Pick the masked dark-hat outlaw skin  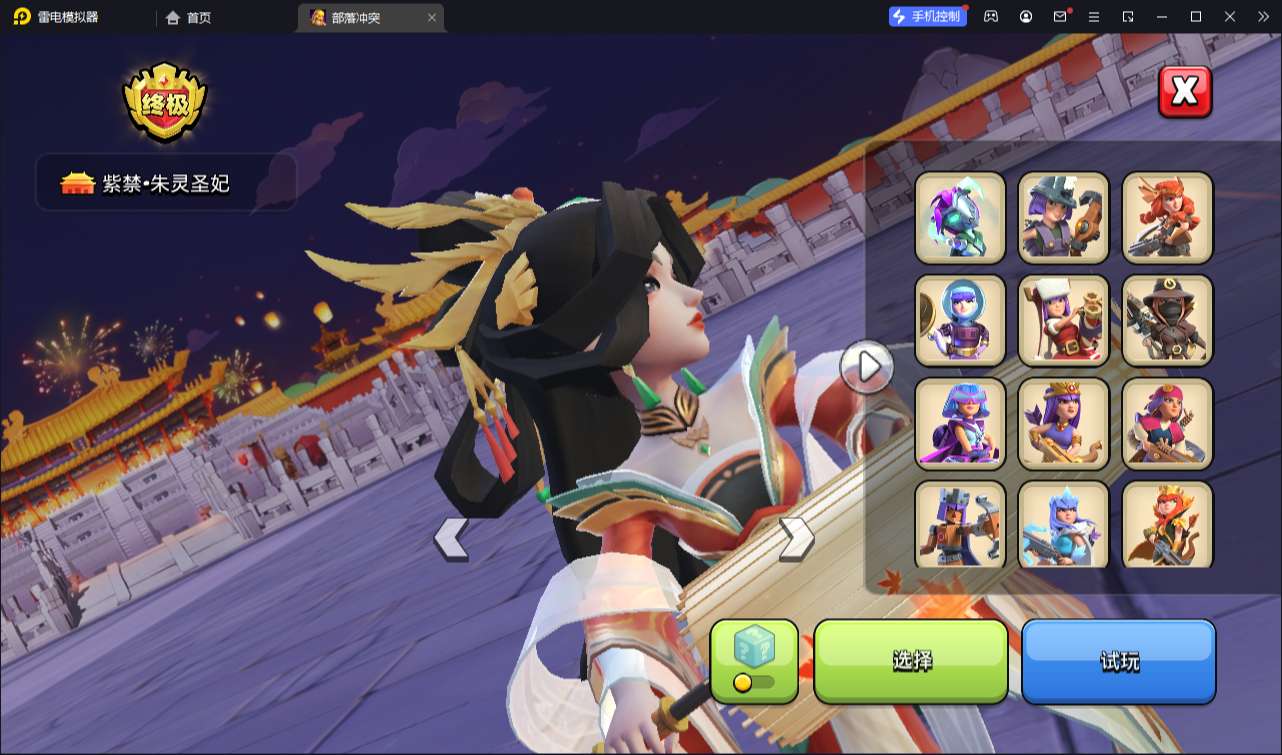coord(1167,320)
